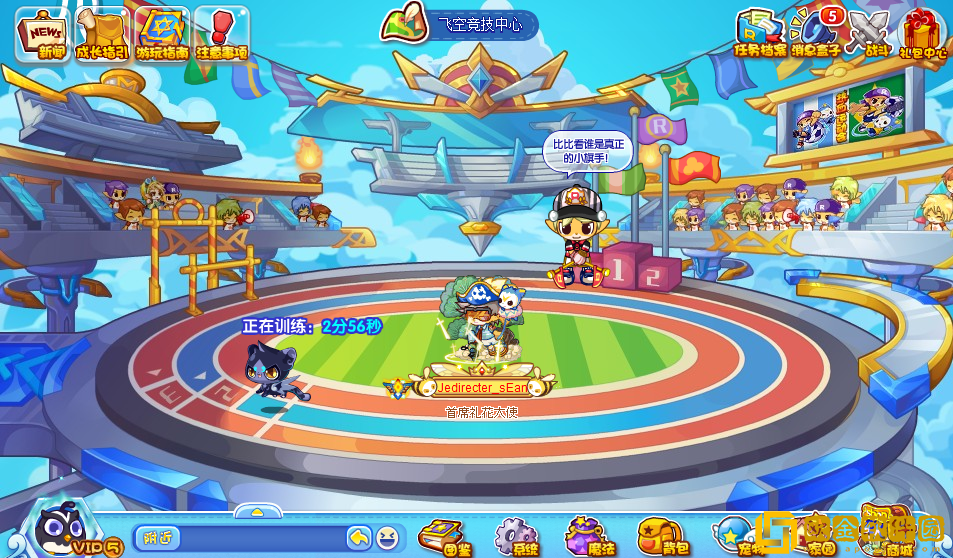Open the News (新闻) panel
Screen dimensions: 953x558
pos(42,34)
